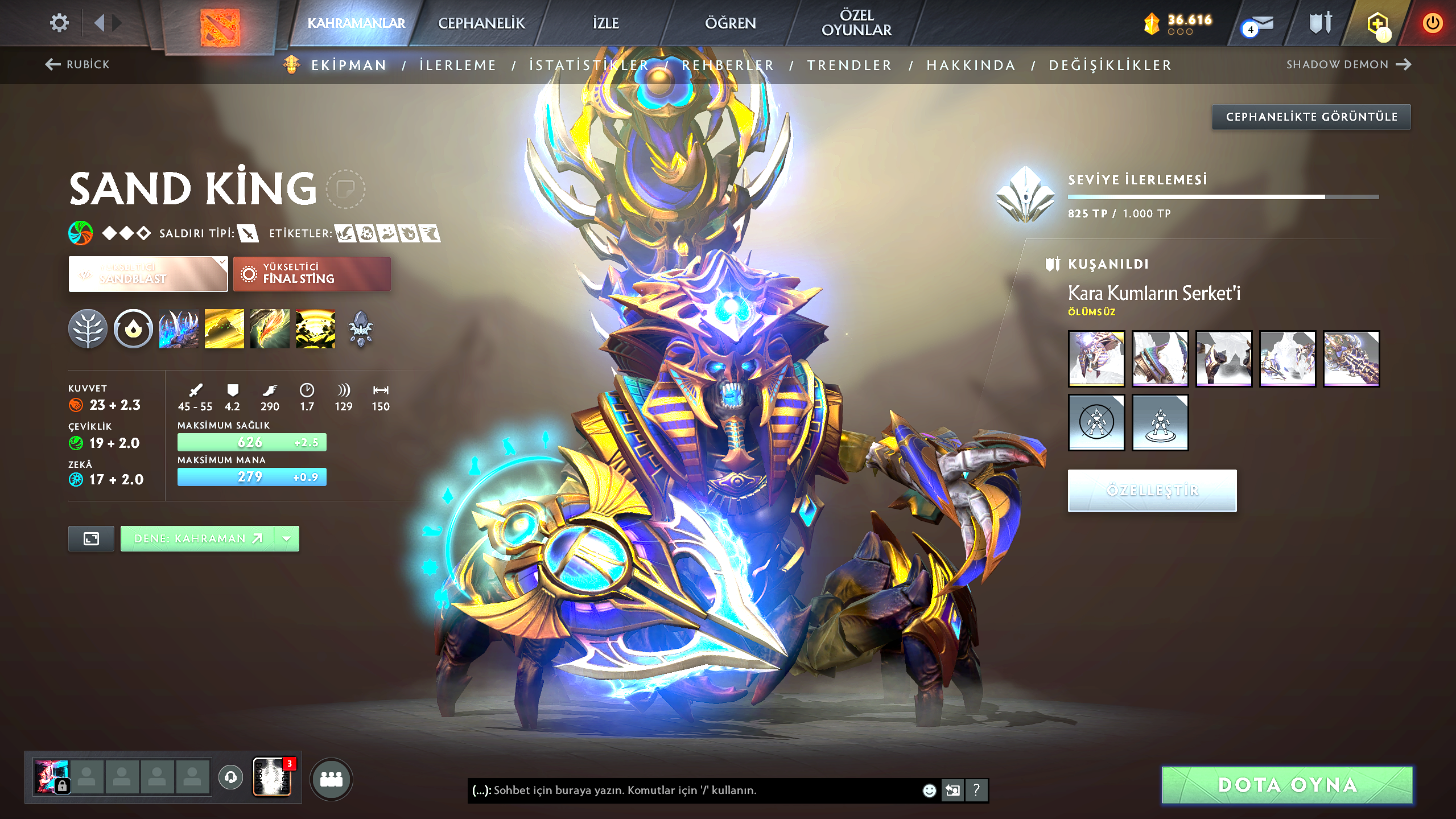Open the İZLE tab
The width and height of the screenshot is (1456, 819).
(605, 23)
